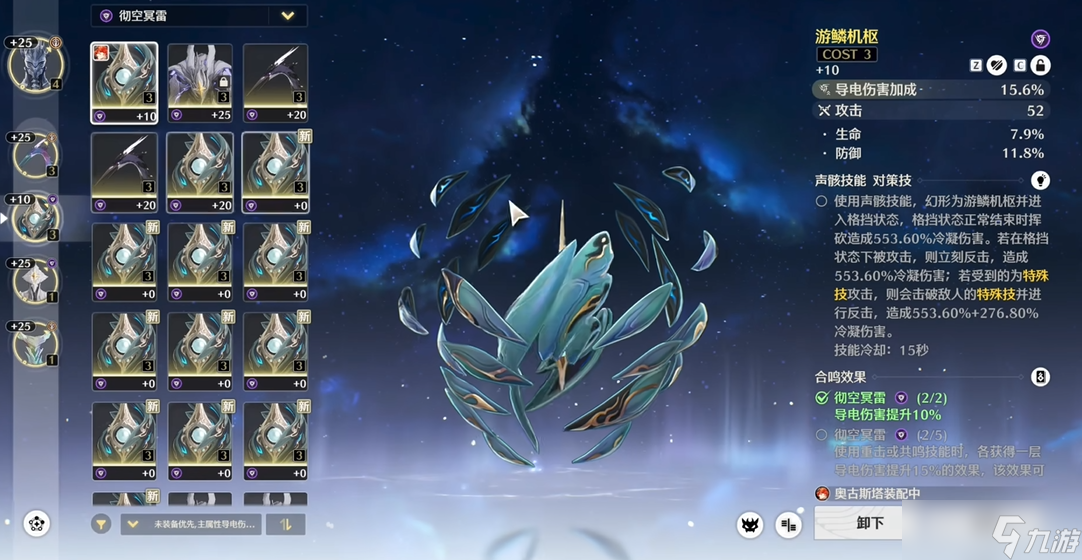Select the +10 游鳞机枢 slot in sidebar

click(36, 219)
